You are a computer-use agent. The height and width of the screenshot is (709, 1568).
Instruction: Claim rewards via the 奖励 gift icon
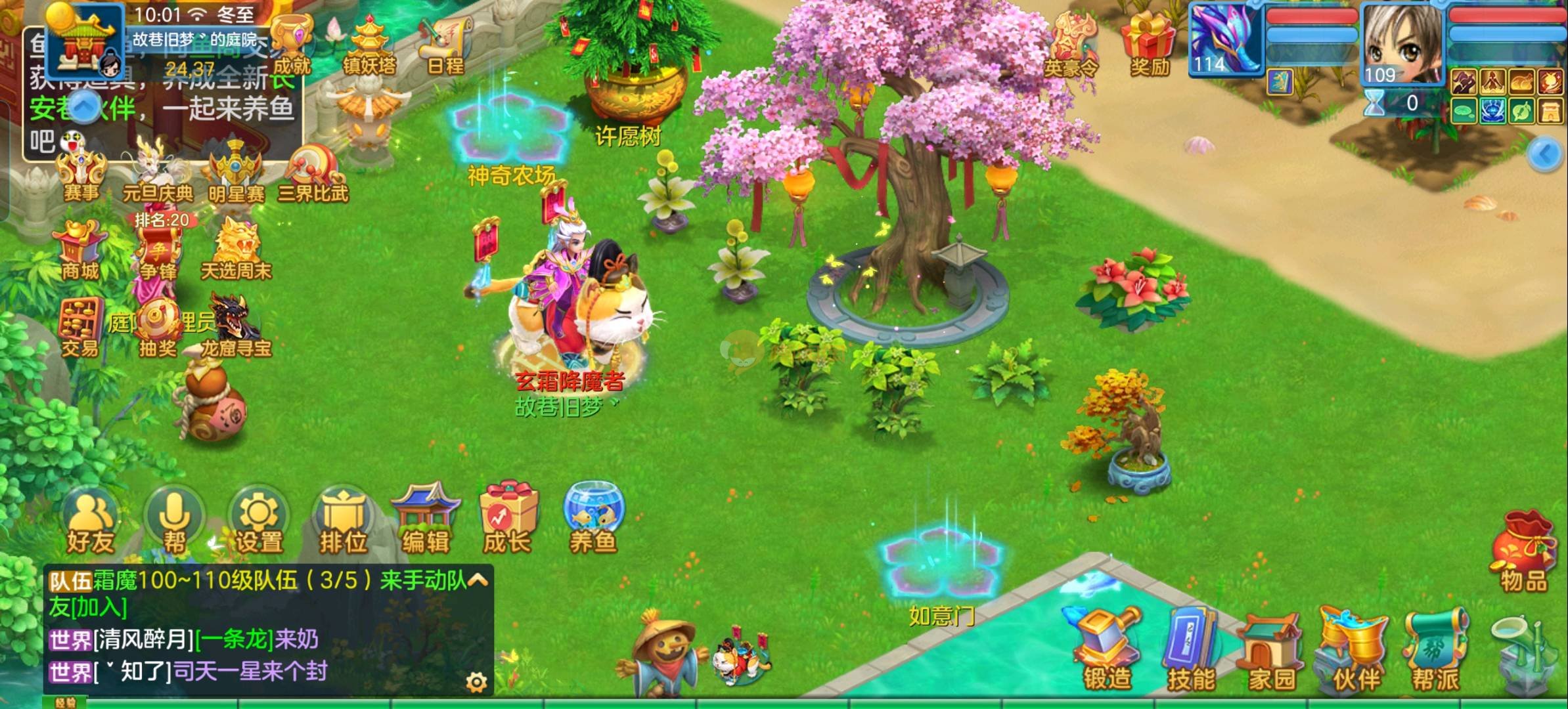pyautogui.click(x=1150, y=45)
